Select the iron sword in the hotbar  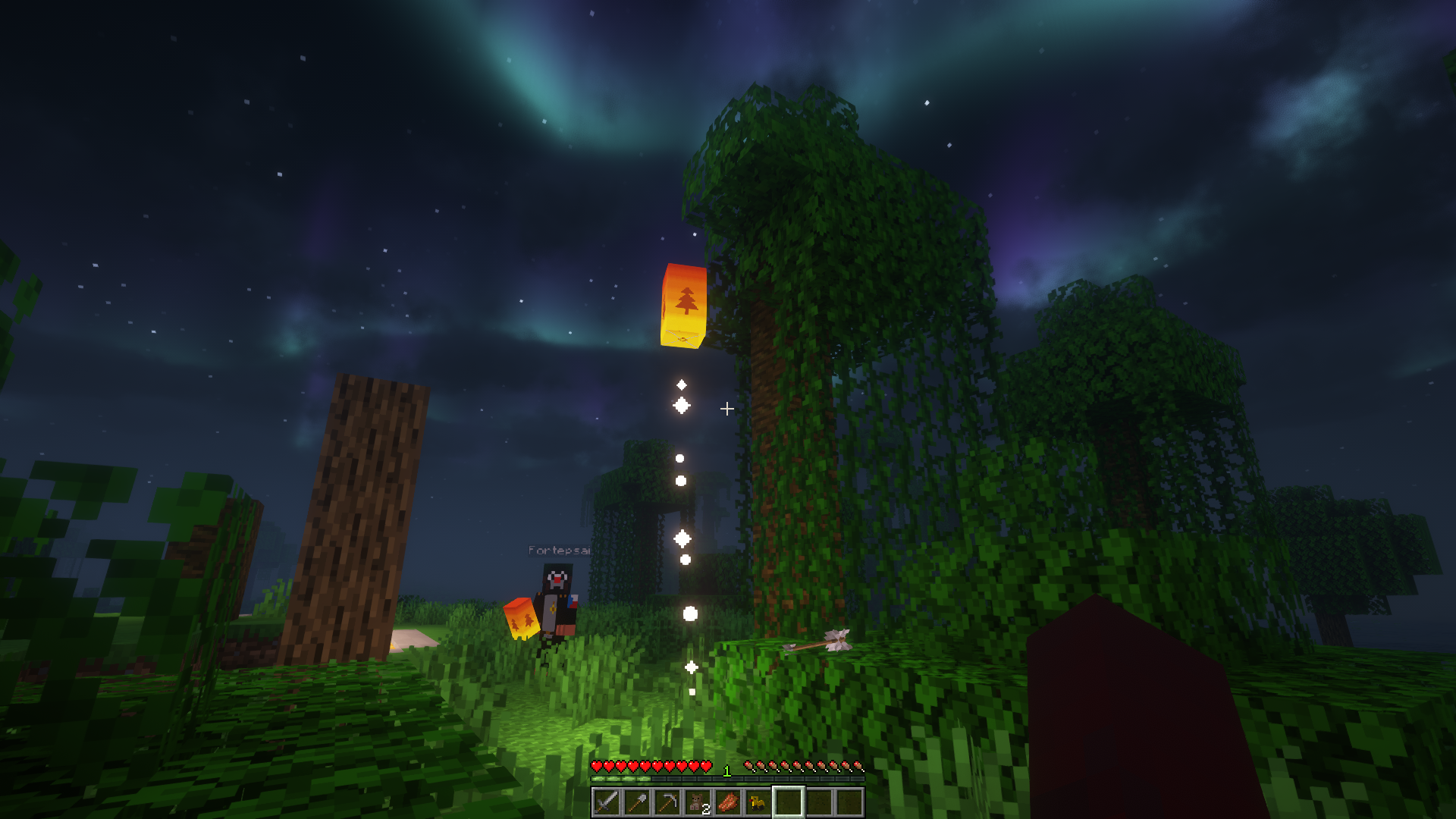pos(605,804)
